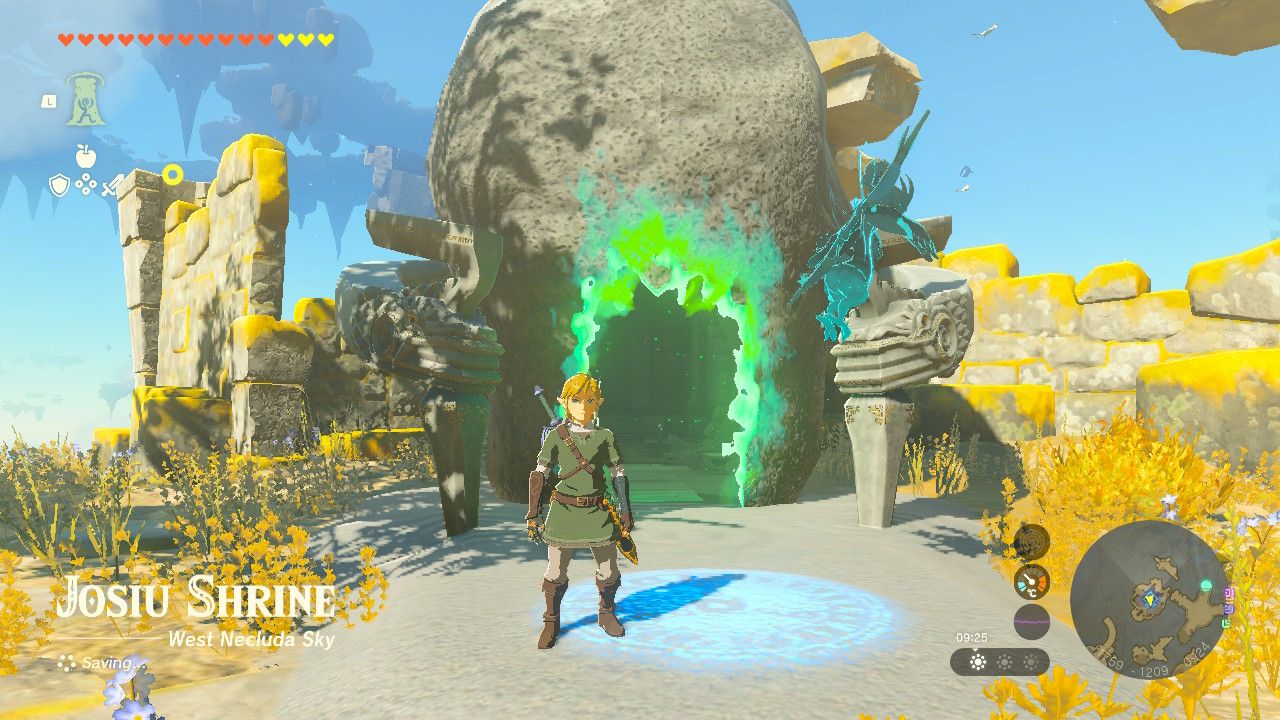This screenshot has width=1280, height=720.
Task: Click the D-pad quick menu icon
Action: (85, 182)
